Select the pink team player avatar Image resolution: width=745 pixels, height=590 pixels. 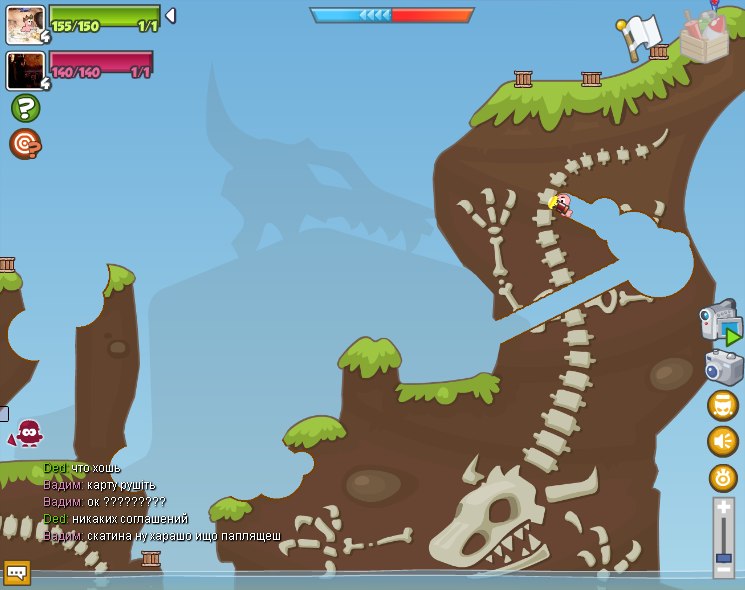[25, 71]
